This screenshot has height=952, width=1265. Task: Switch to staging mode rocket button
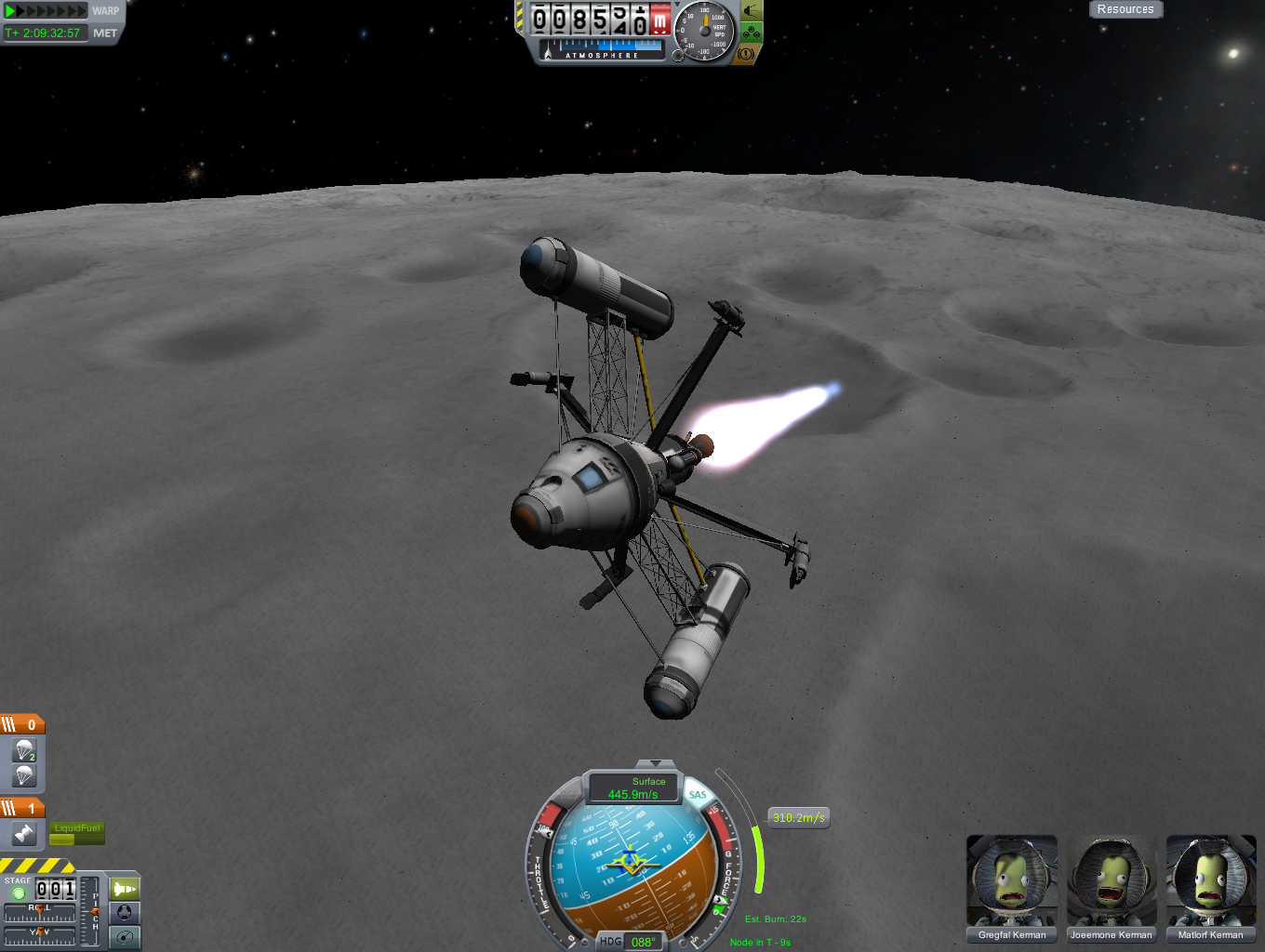[x=125, y=889]
